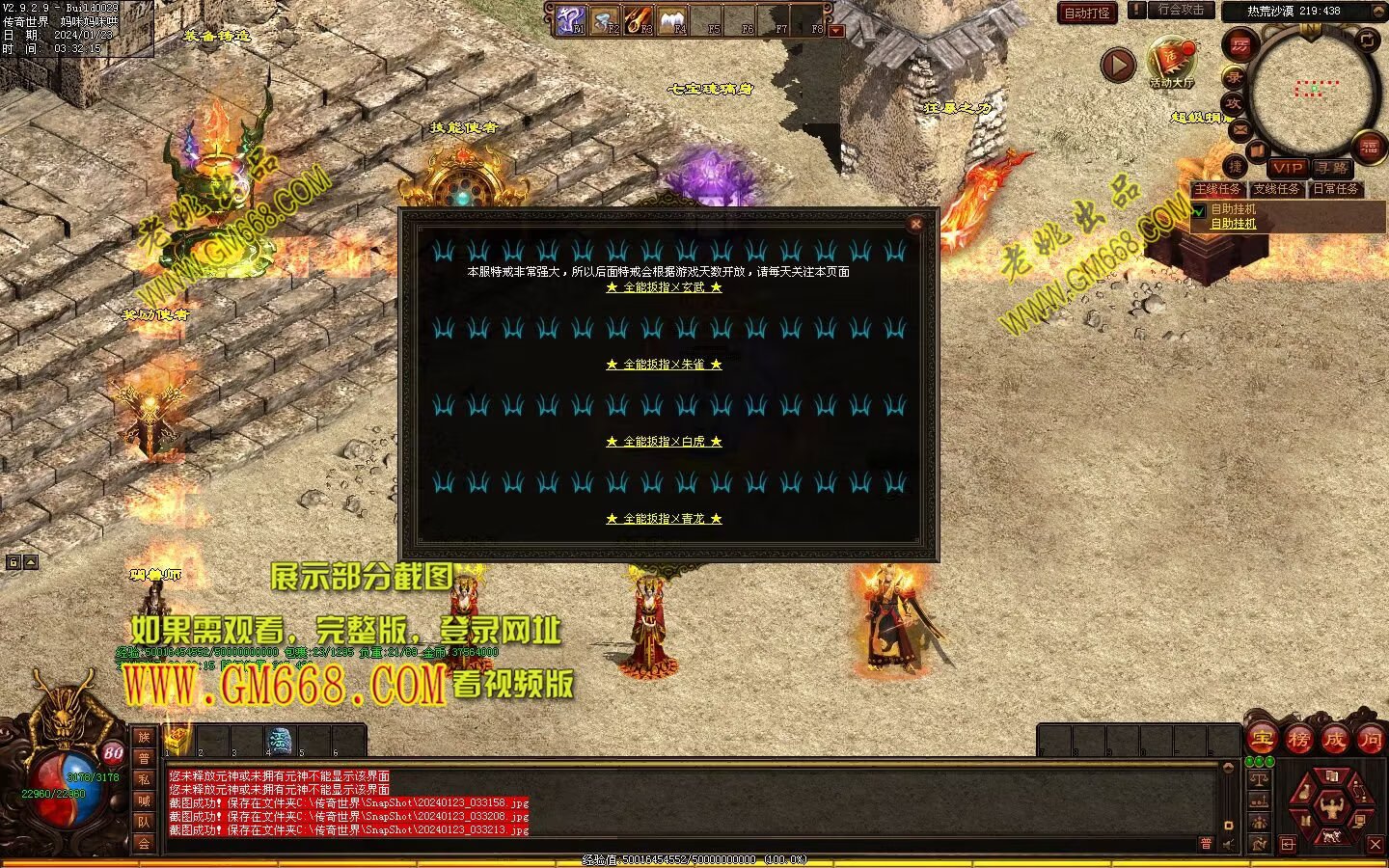Open the 宝 treasure shop button
Image resolution: width=1389 pixels, height=868 pixels.
tap(1262, 740)
